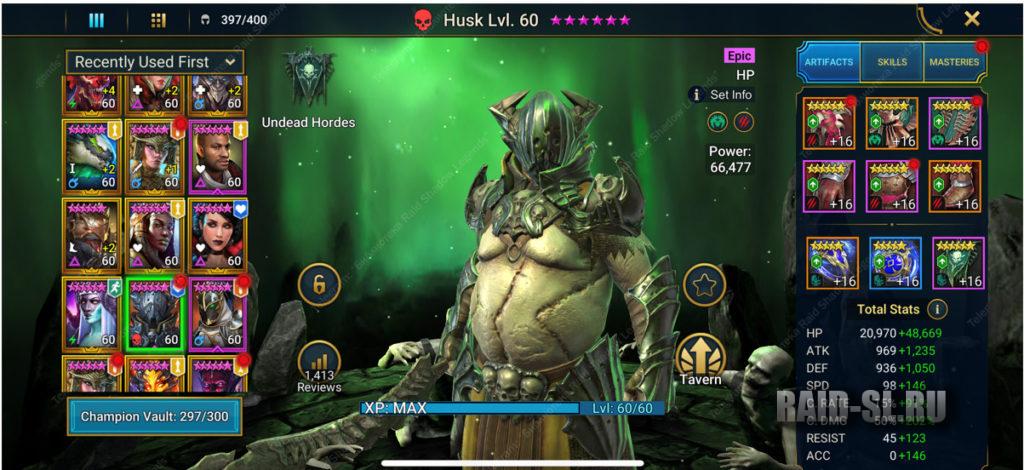Switch to the grid view layout
The image size is (1024, 470).
158,20
